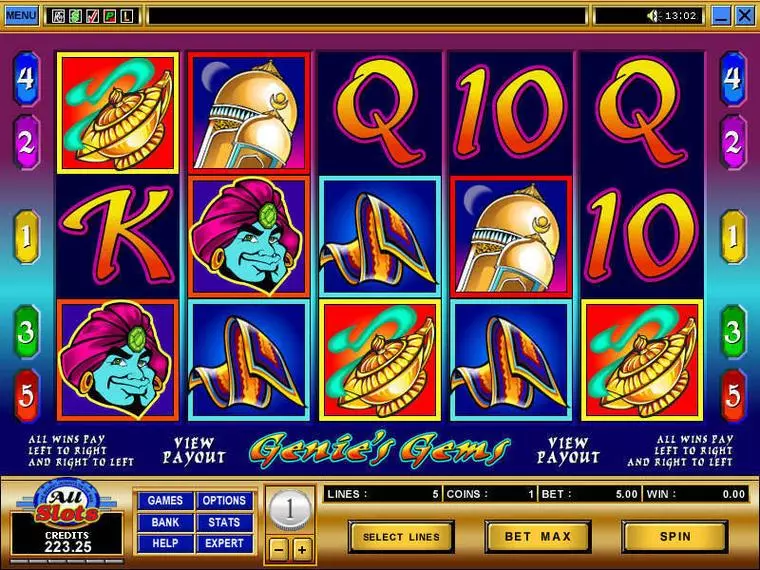Open the top-left MENU button
This screenshot has height=570, width=760.
click(x=20, y=15)
